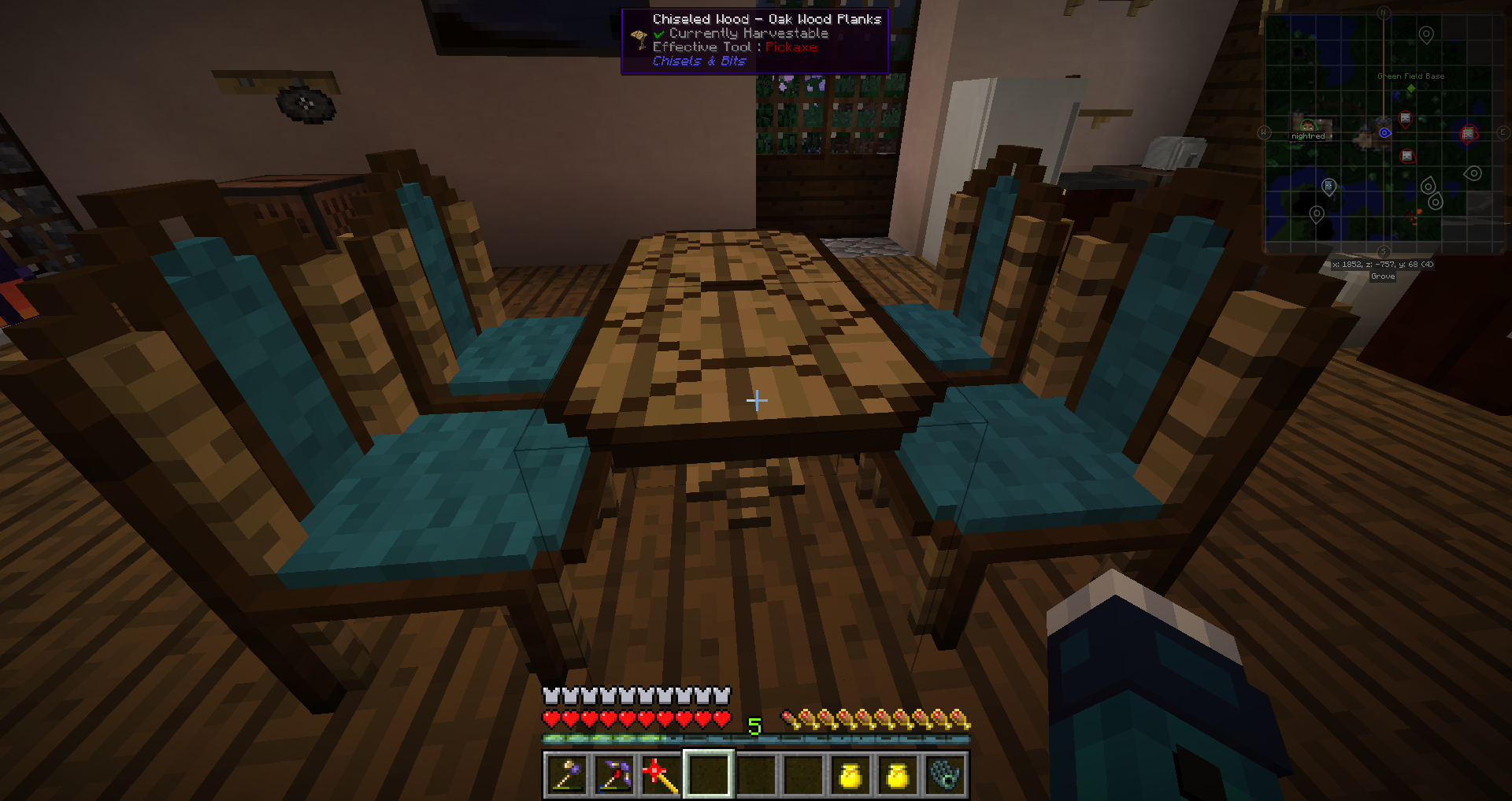The height and width of the screenshot is (801, 1512).
Task: Select the red-tipped wand in the hotbar
Action: point(660,776)
